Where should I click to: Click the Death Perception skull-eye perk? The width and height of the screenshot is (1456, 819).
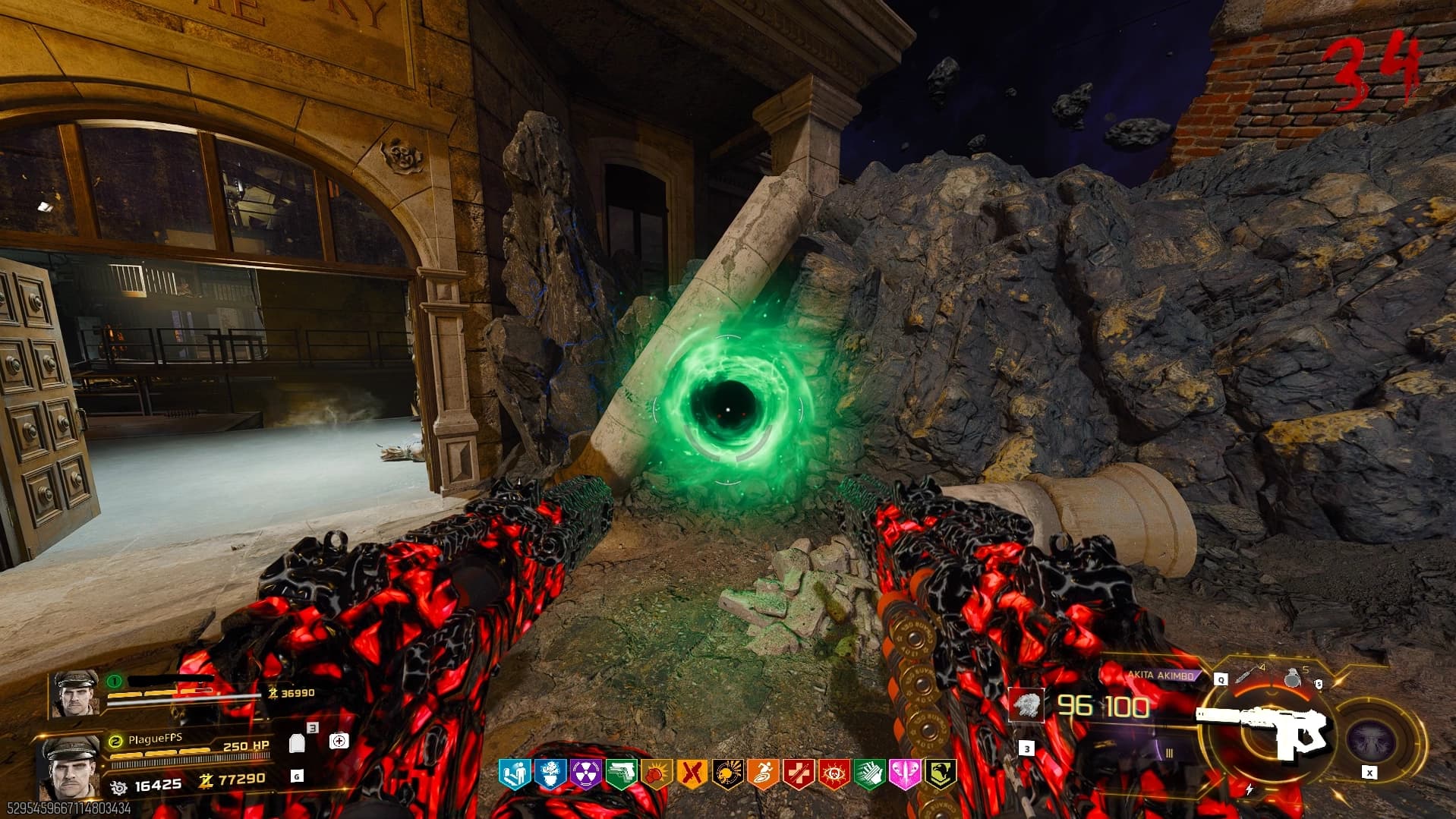click(834, 773)
